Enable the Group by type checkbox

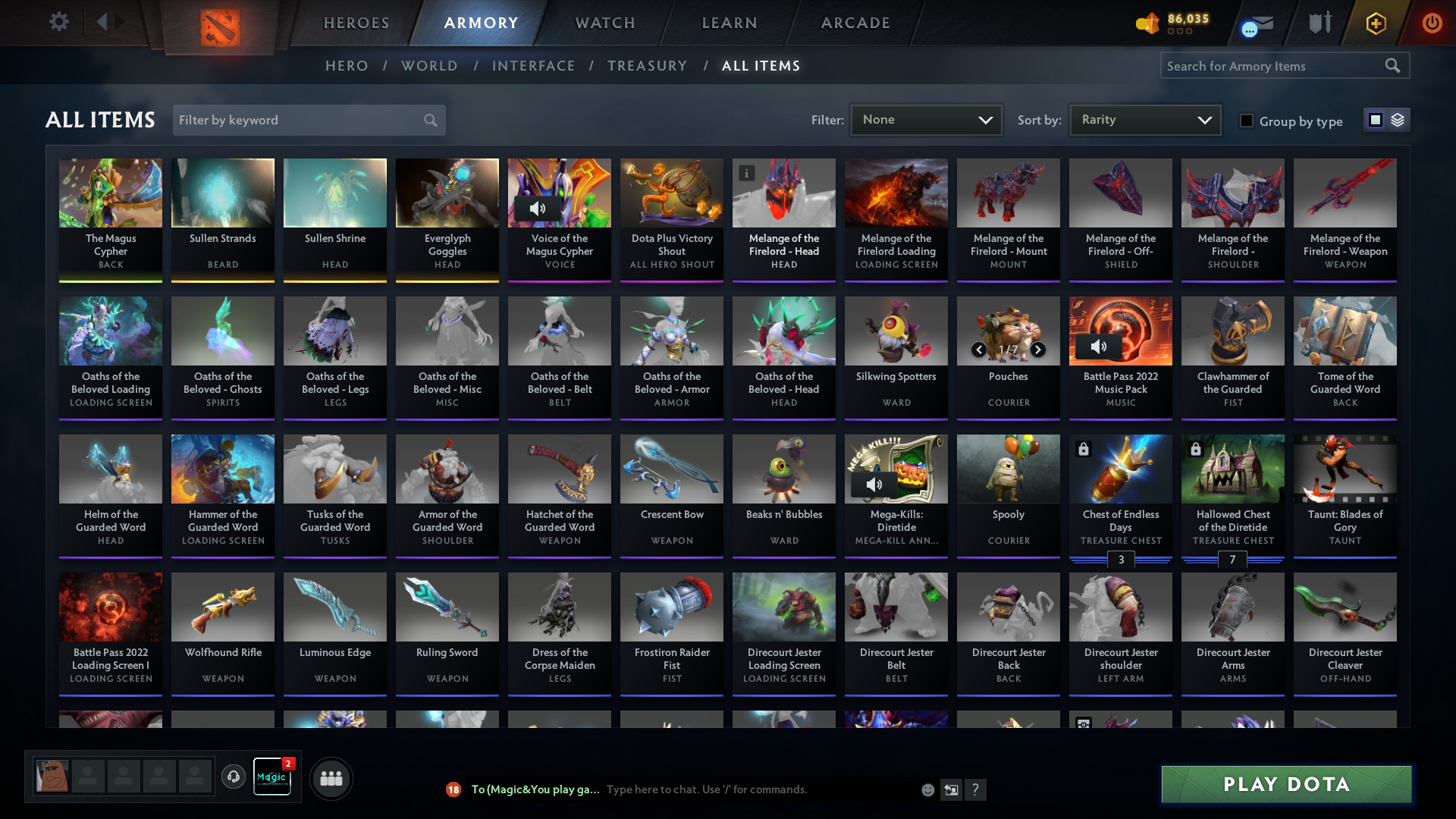point(1247,121)
